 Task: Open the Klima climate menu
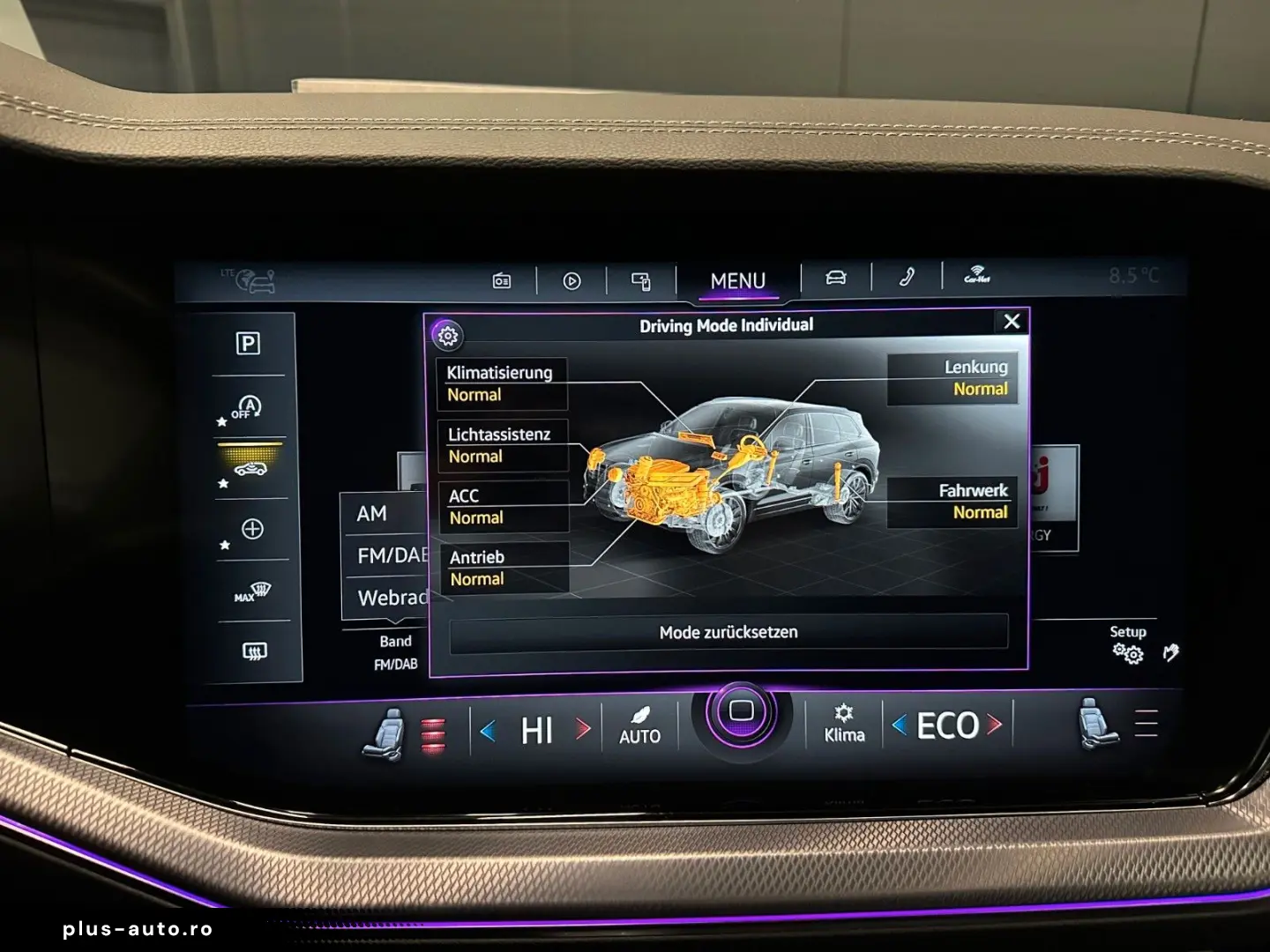click(x=844, y=724)
